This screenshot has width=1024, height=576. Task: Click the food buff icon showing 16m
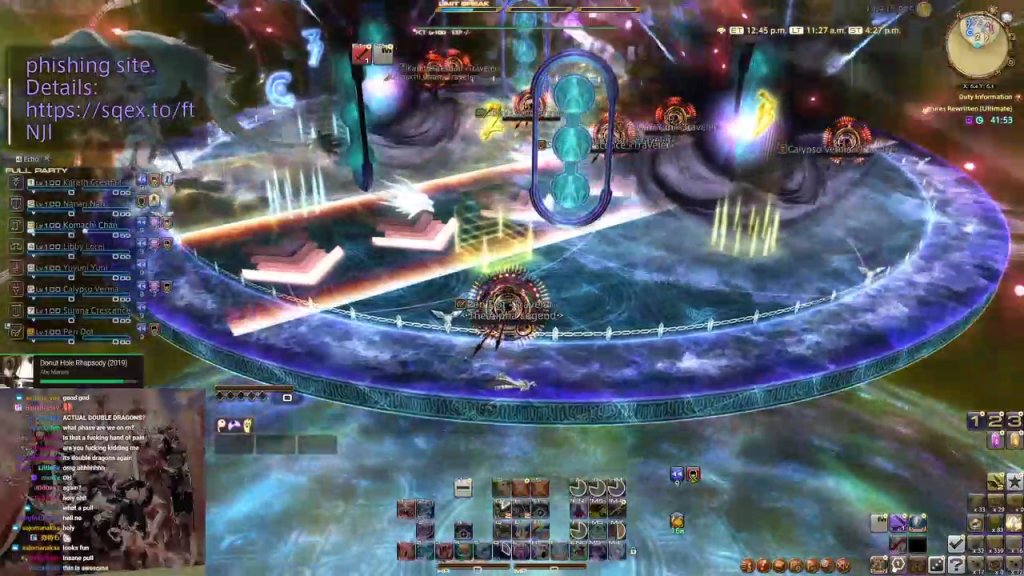coord(677,521)
